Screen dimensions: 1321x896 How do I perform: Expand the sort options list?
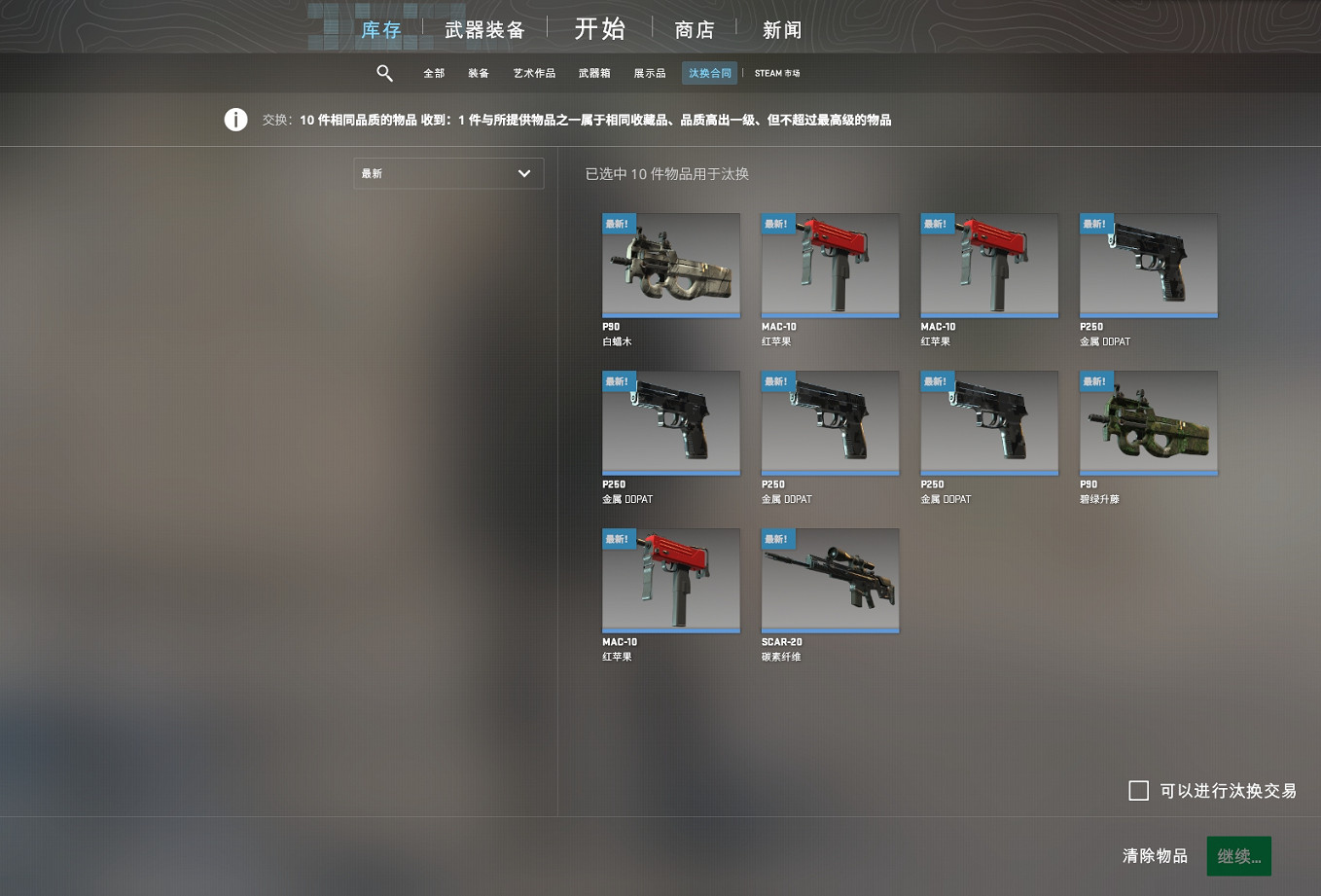click(448, 173)
